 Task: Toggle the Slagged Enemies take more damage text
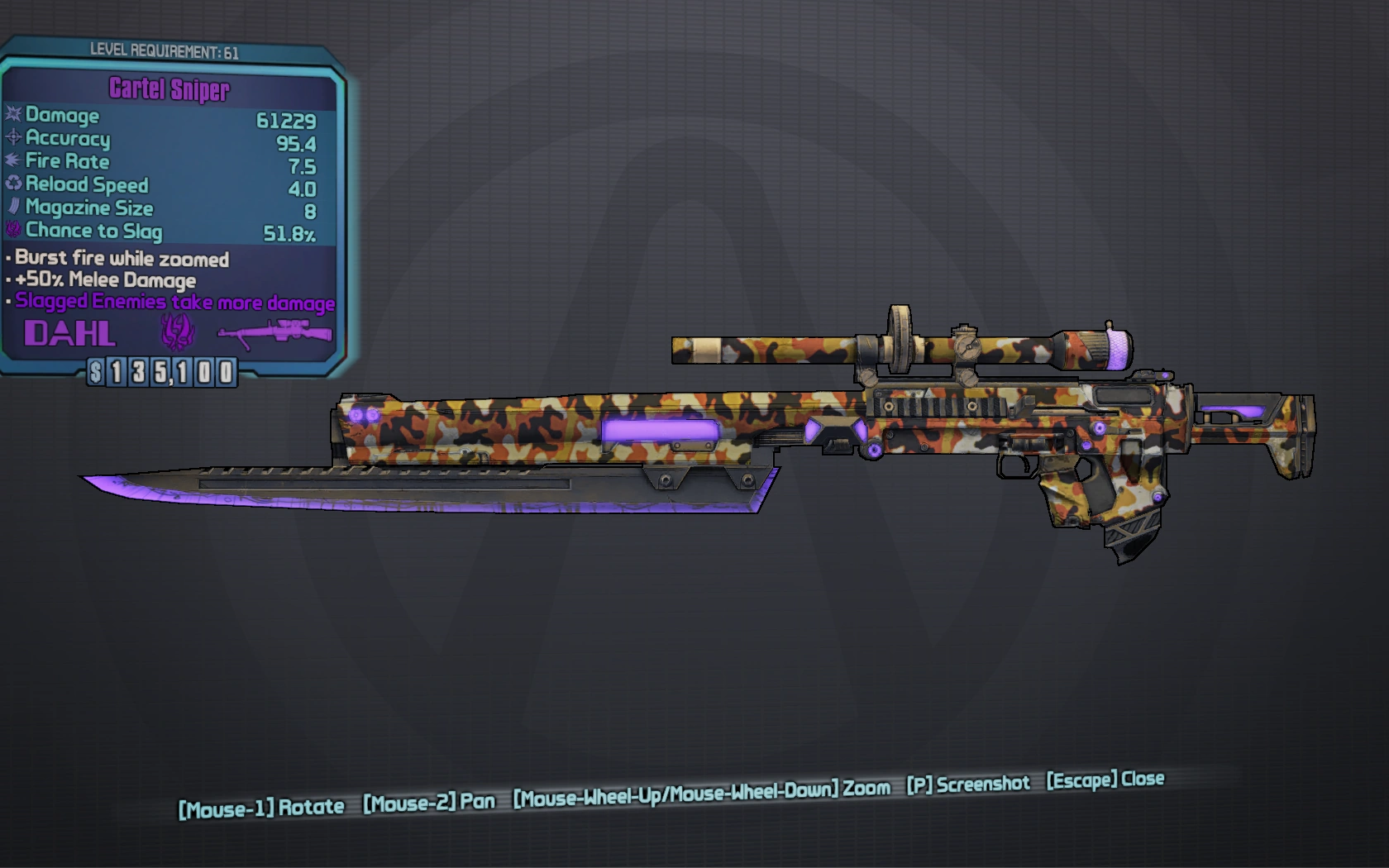pyautogui.click(x=170, y=303)
